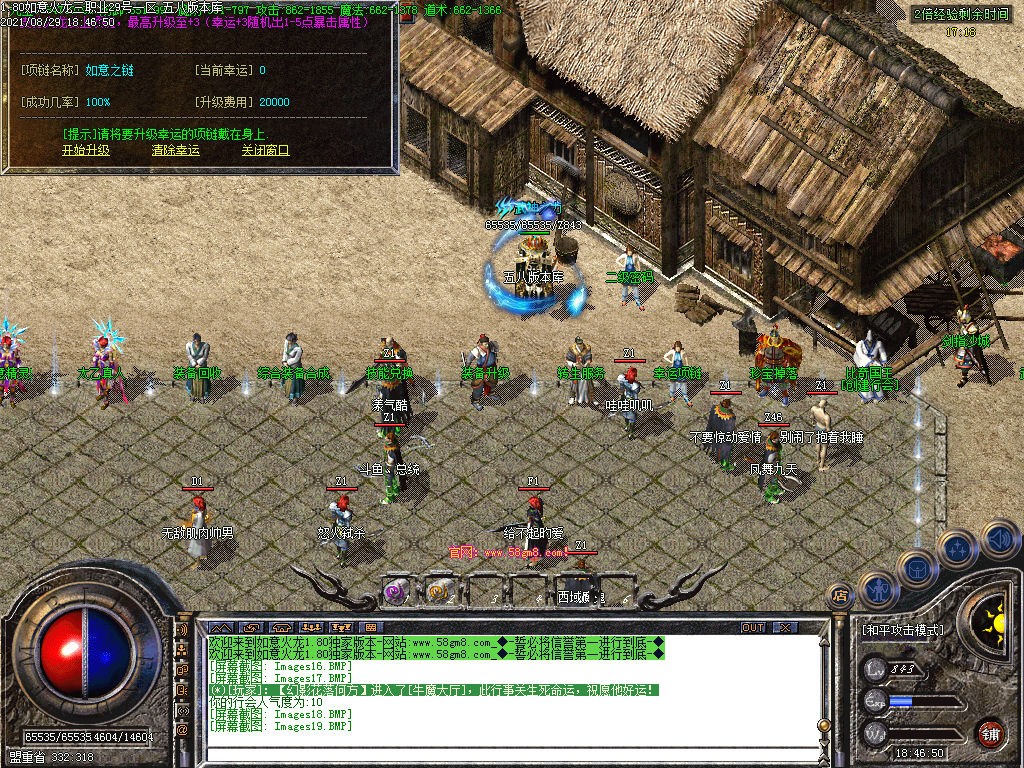Use the golden scroll in the hotbar
Viewport: 1024px width, 768px height.
(x=438, y=591)
